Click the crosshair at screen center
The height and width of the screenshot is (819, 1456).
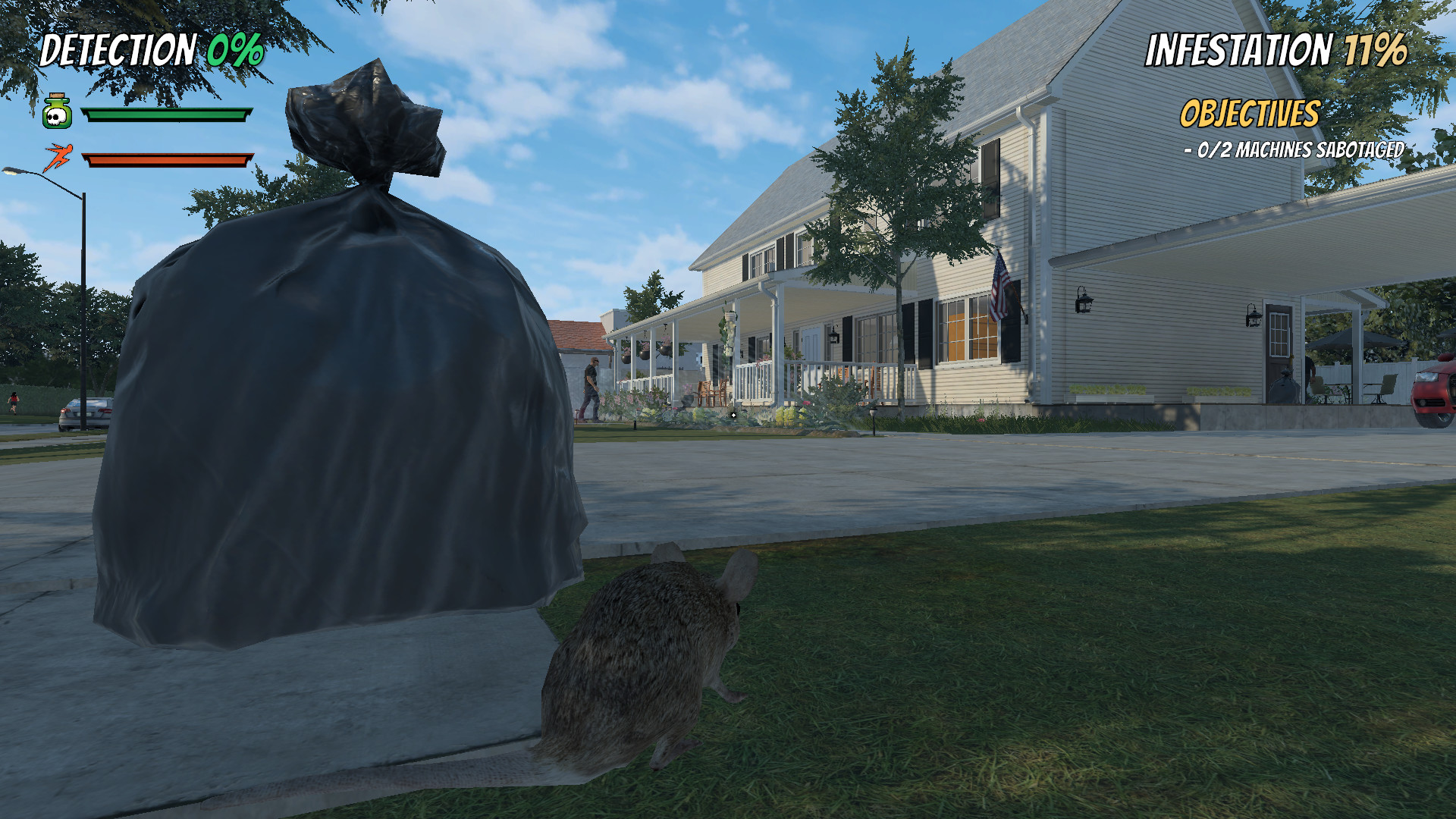click(x=733, y=416)
